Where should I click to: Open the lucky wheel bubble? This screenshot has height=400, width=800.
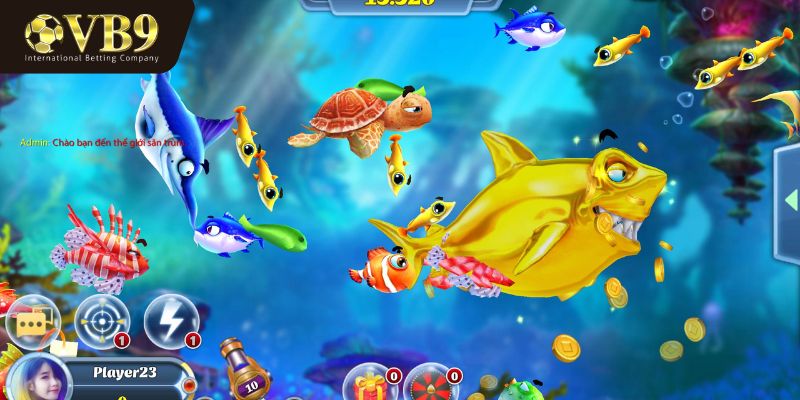[431, 384]
